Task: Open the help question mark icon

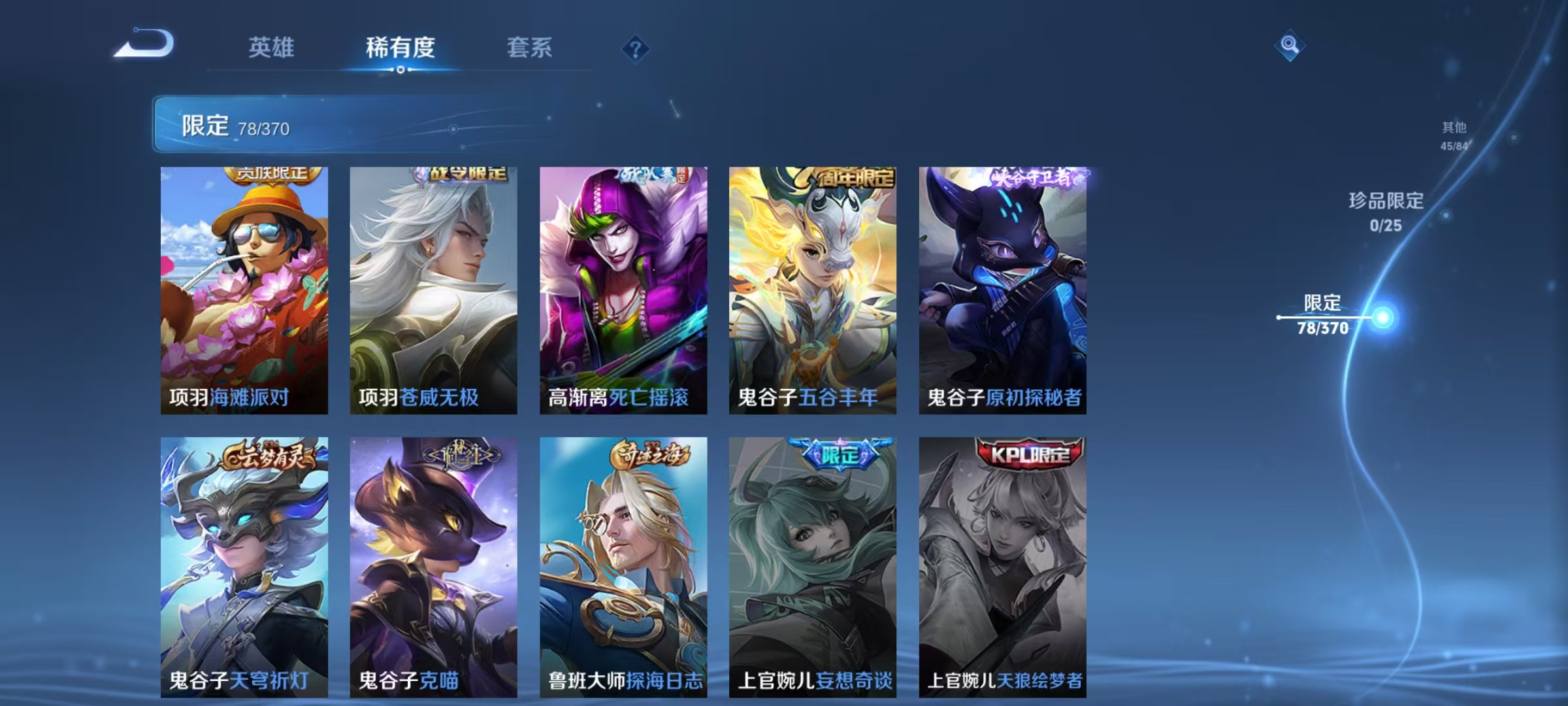Action: point(636,49)
